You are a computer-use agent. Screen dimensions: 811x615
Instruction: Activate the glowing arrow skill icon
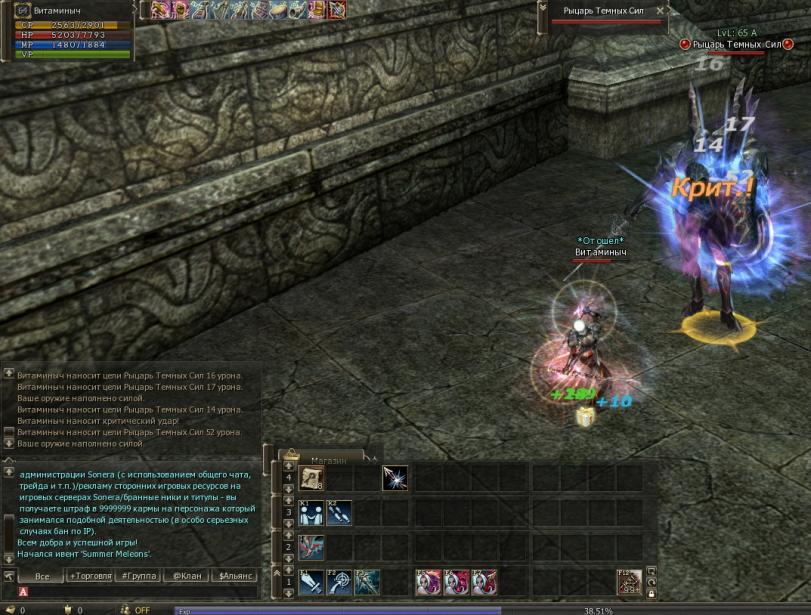pos(395,478)
